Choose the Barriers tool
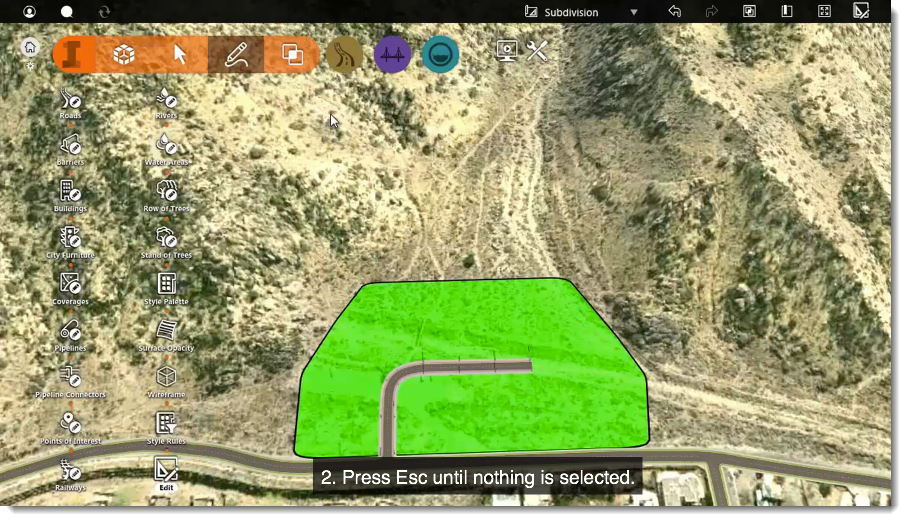The height and width of the screenshot is (521, 906). (x=70, y=146)
